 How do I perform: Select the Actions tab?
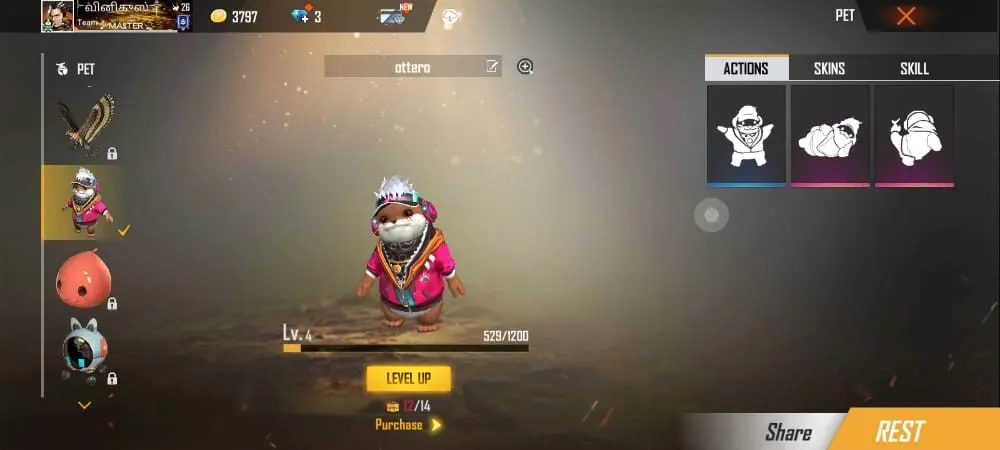[x=746, y=68]
